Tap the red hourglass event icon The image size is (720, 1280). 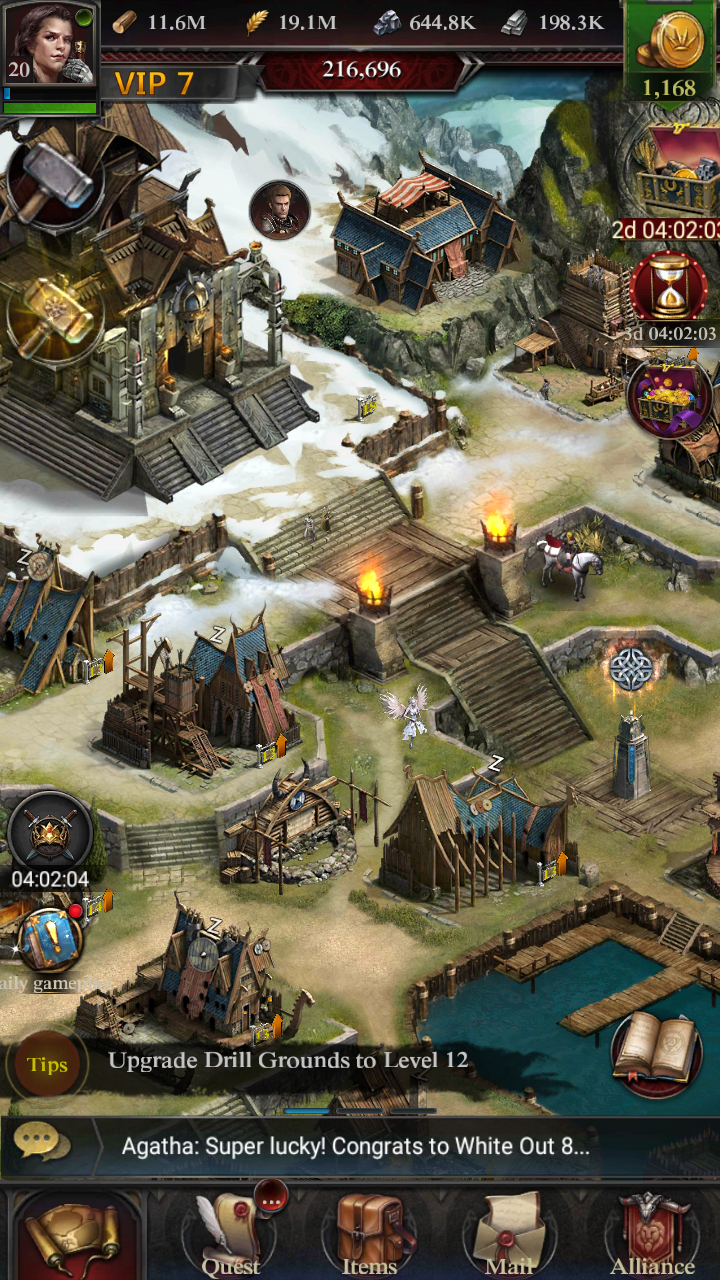[669, 289]
